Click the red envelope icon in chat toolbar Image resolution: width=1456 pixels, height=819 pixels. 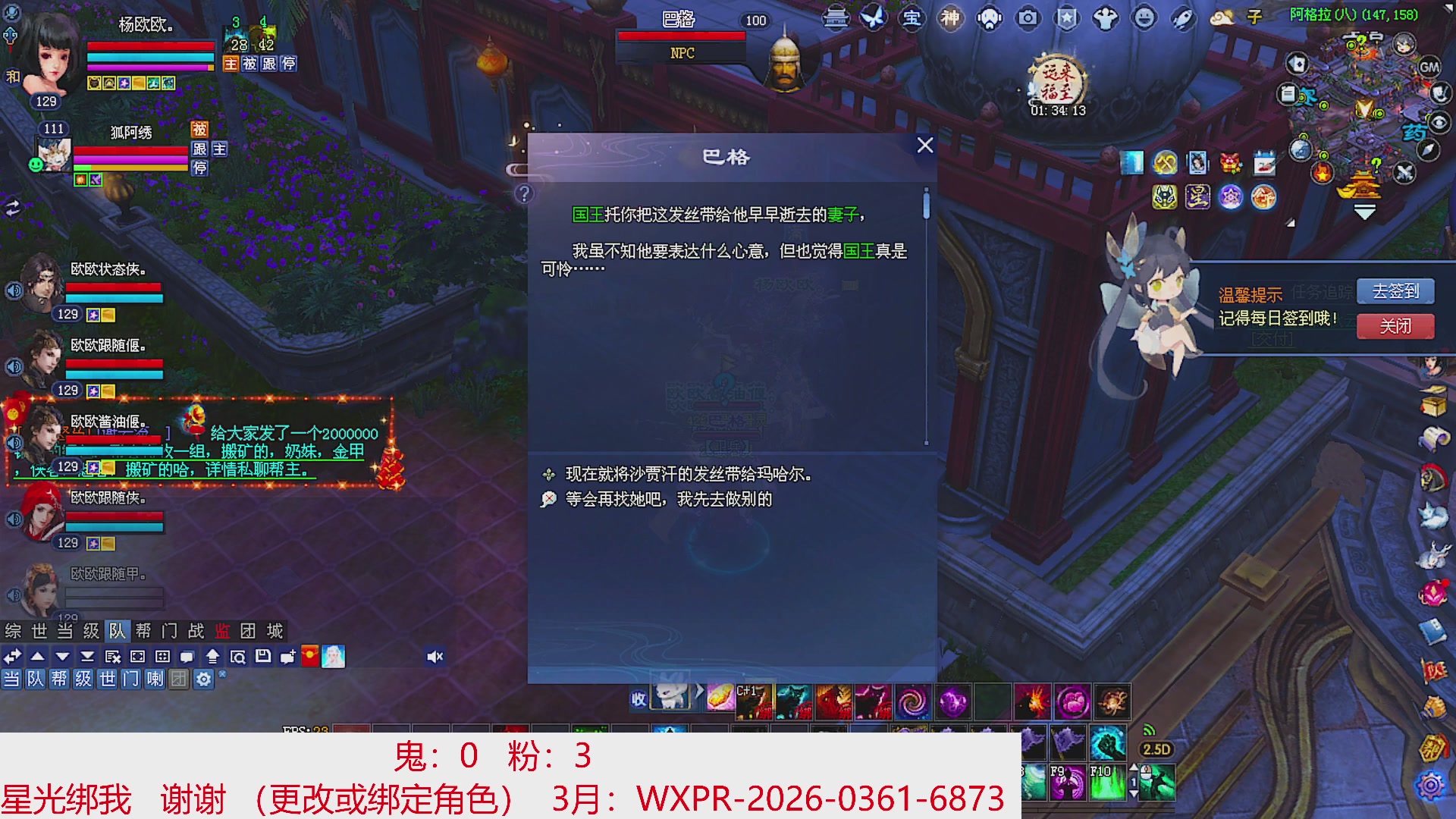311,657
